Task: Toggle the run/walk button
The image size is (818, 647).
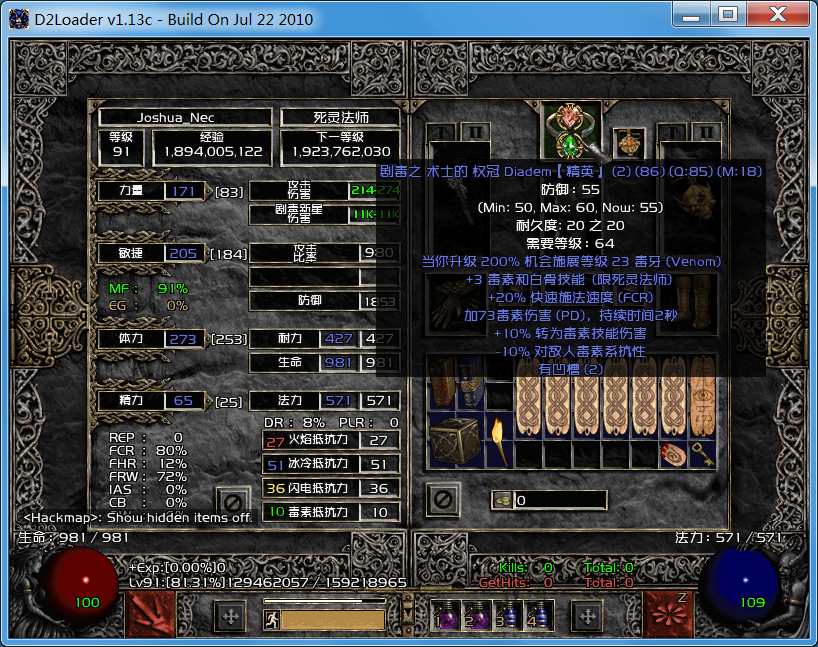Action: [x=271, y=619]
